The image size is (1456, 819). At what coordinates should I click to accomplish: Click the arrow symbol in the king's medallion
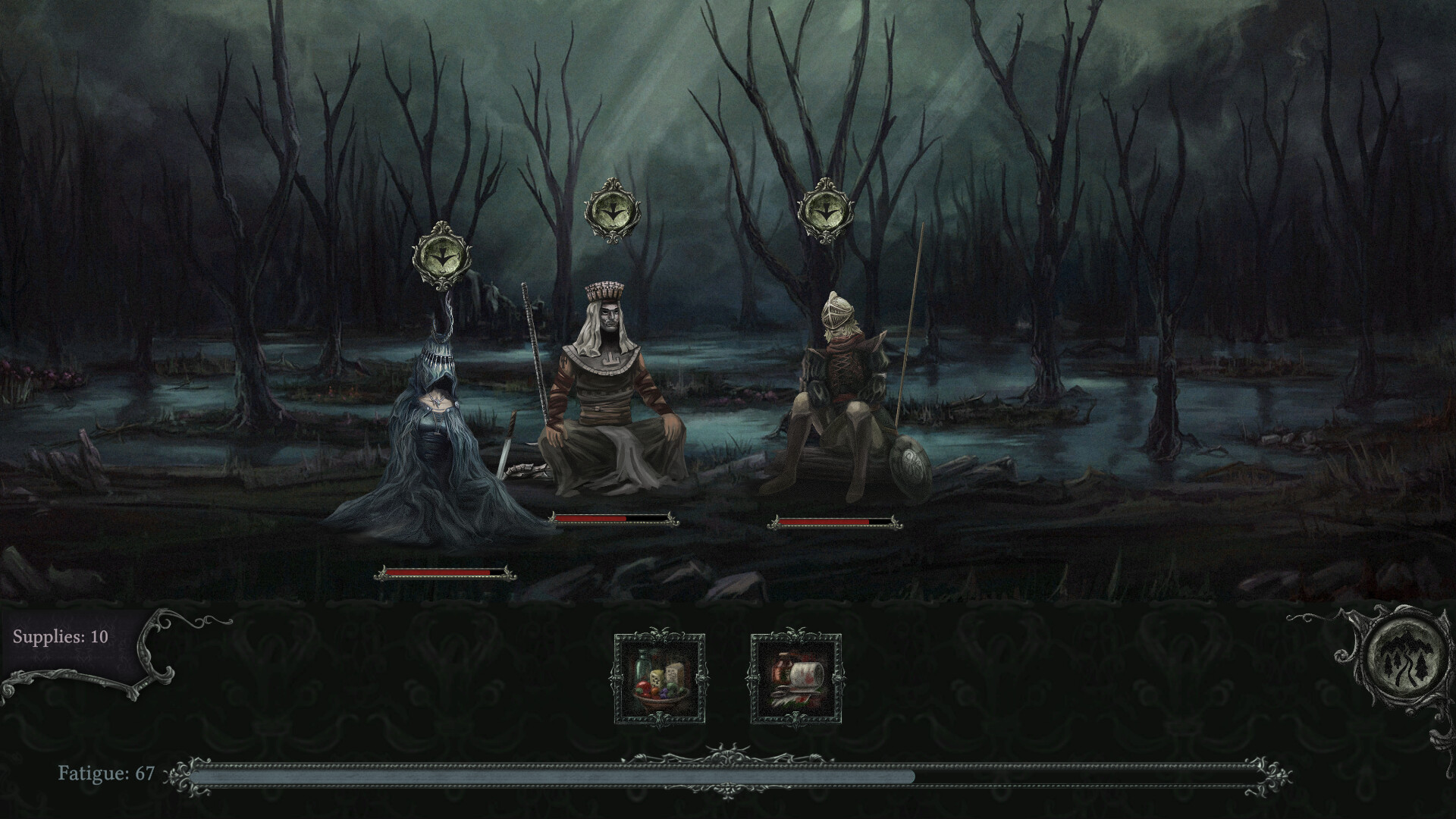click(611, 209)
